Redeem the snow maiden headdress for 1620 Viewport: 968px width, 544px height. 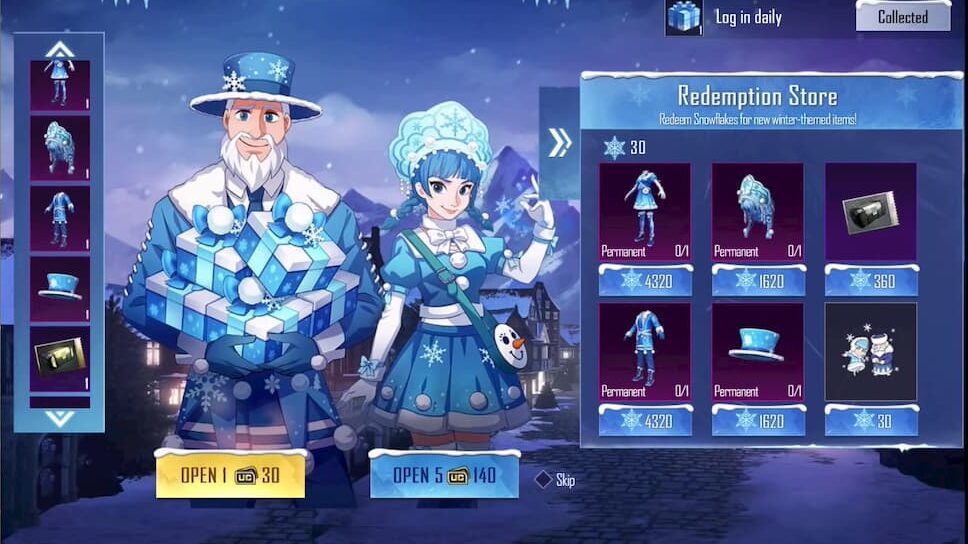coord(757,280)
